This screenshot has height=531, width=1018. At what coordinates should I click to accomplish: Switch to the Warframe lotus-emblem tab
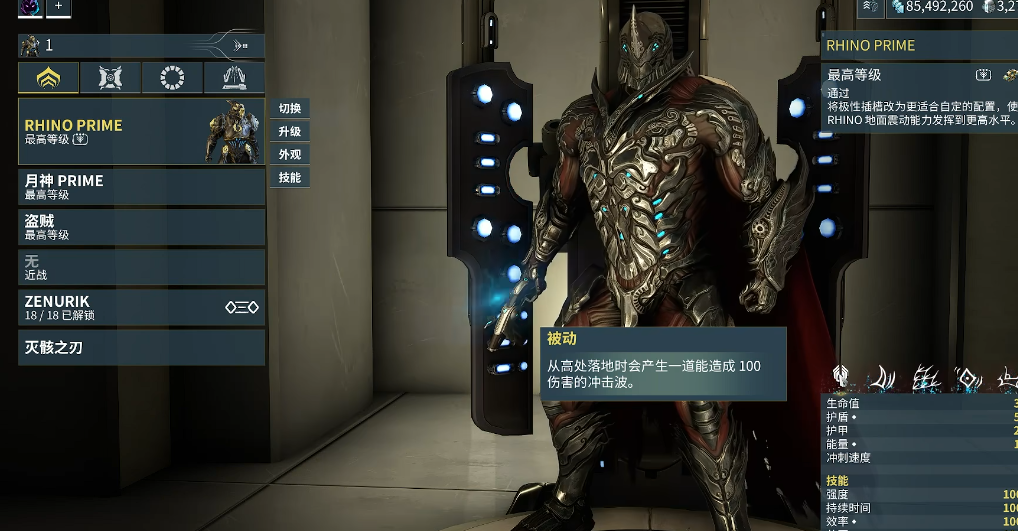point(49,78)
